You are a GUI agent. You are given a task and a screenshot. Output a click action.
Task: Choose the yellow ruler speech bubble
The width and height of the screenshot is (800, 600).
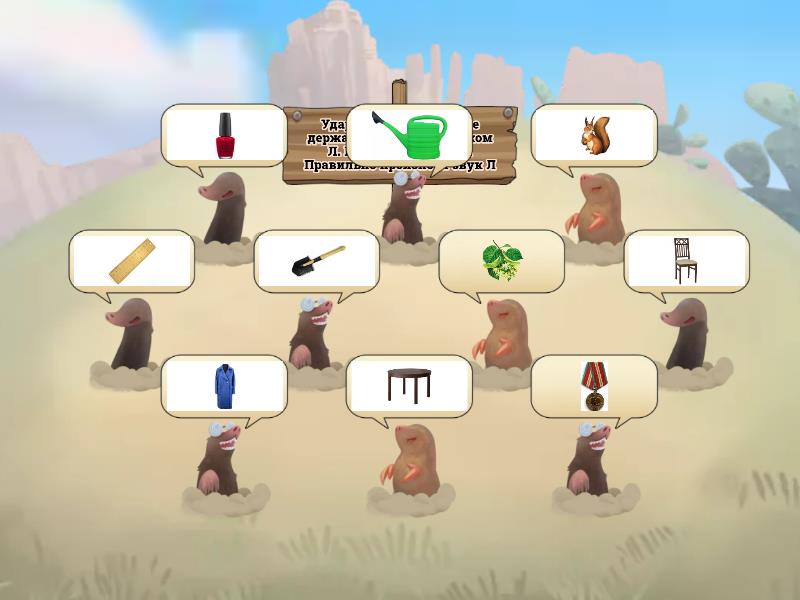[131, 261]
